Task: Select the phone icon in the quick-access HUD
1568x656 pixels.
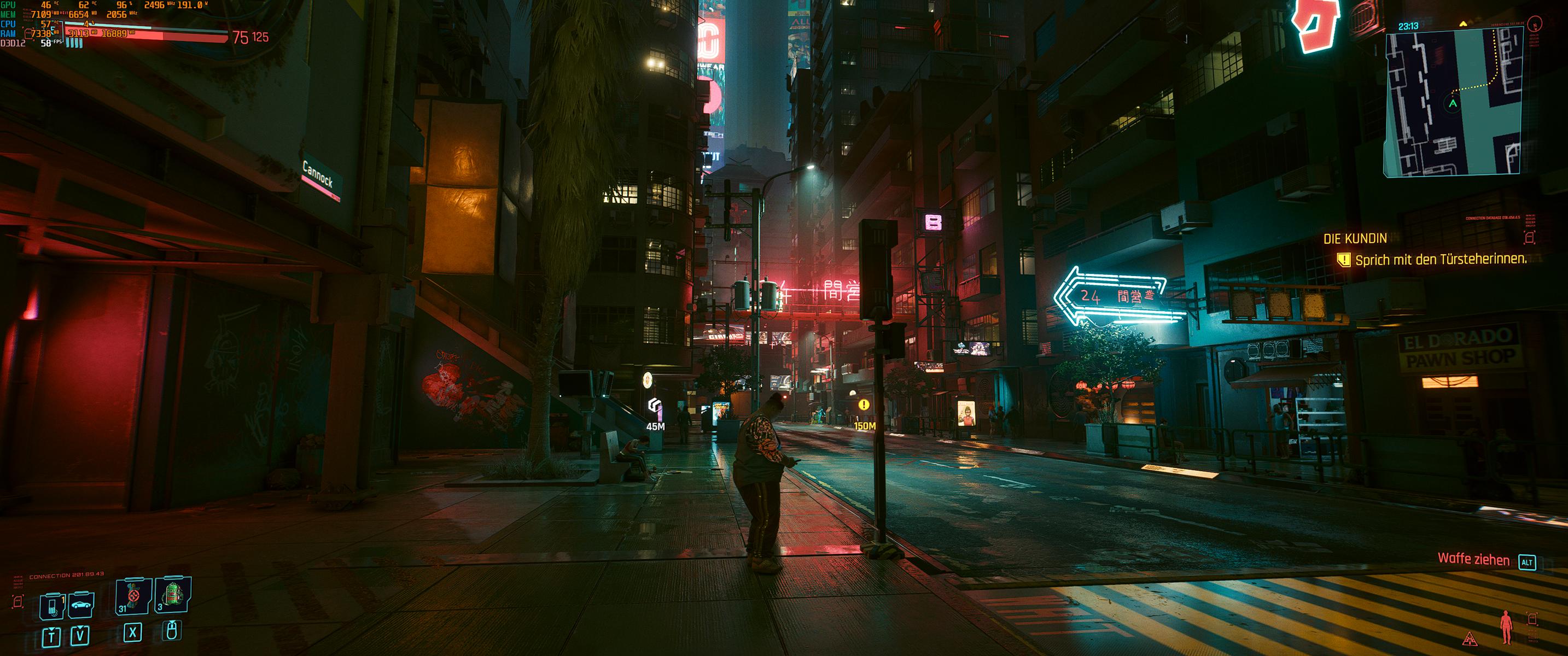Action: click(52, 607)
